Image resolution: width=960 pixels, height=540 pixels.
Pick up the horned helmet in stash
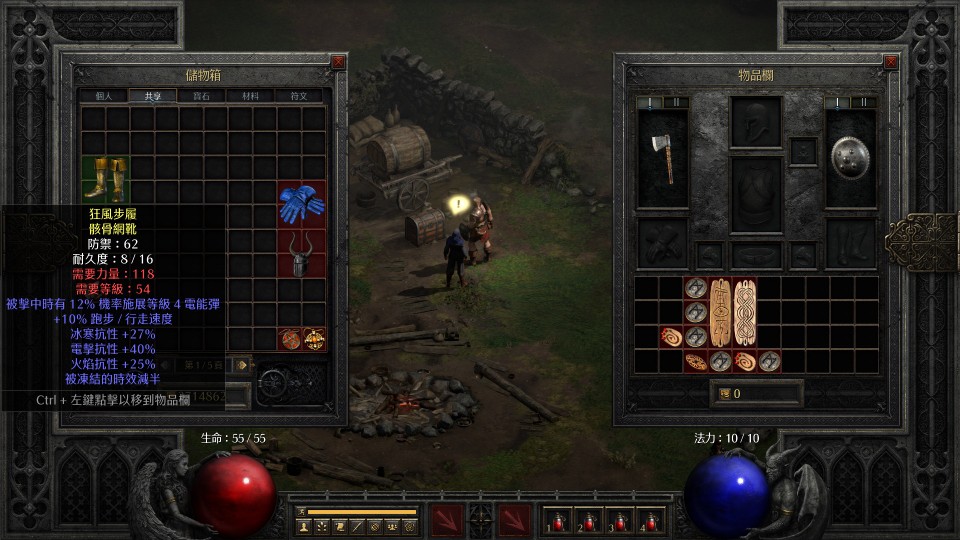click(x=300, y=253)
